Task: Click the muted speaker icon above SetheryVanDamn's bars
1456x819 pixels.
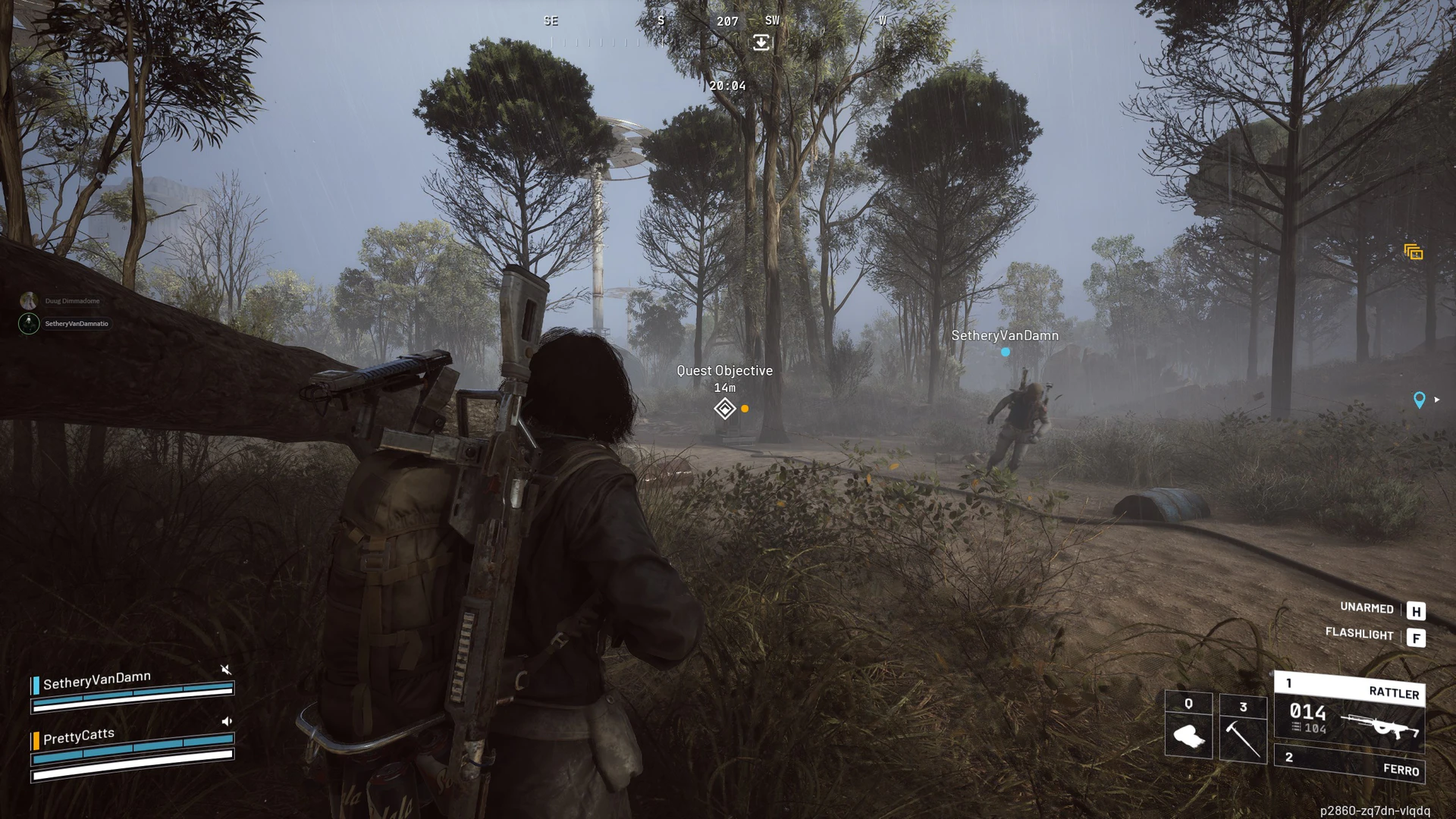Action: [x=225, y=670]
